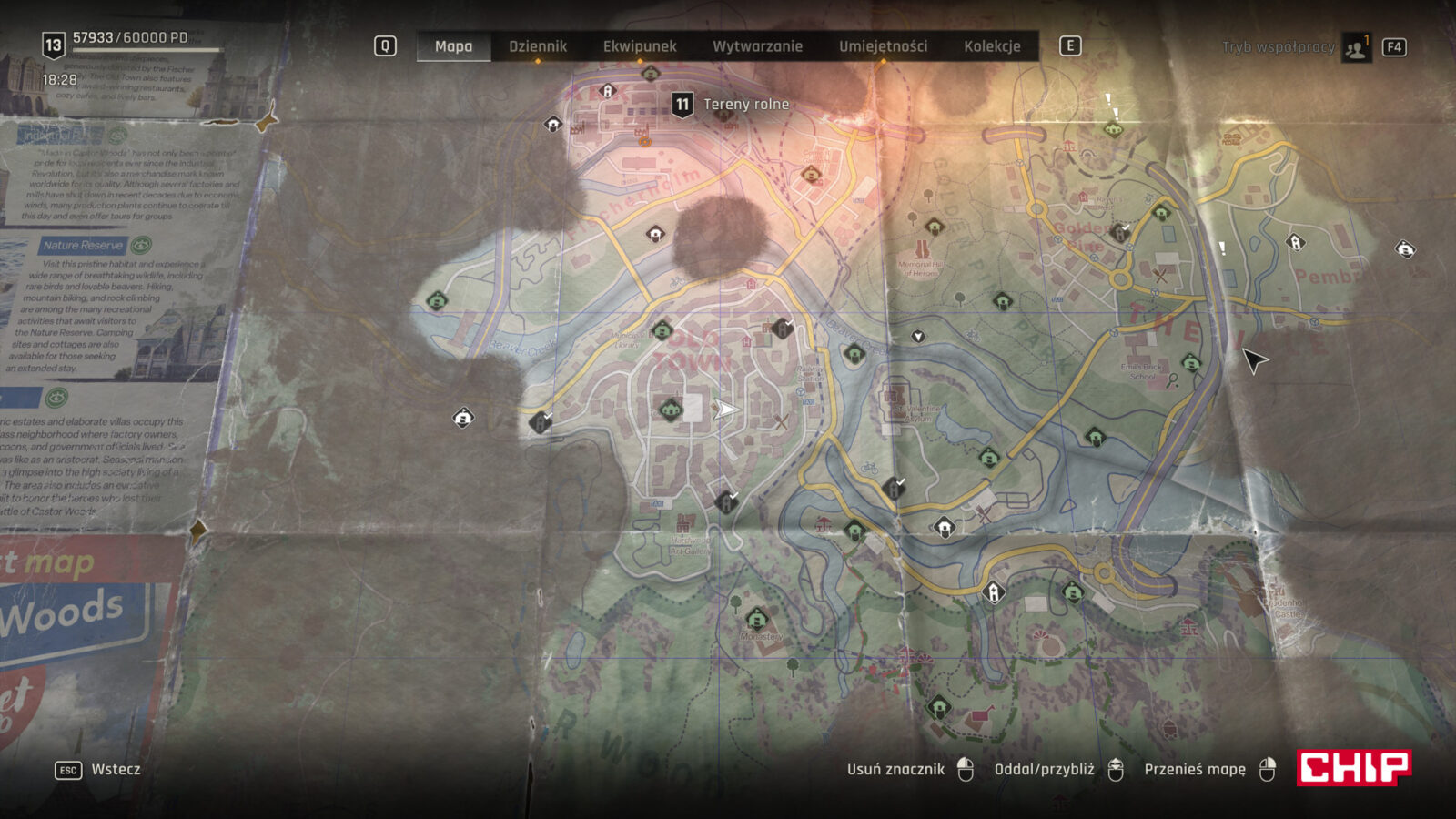Select the Tereny rolne level 11 marker

coord(682,105)
